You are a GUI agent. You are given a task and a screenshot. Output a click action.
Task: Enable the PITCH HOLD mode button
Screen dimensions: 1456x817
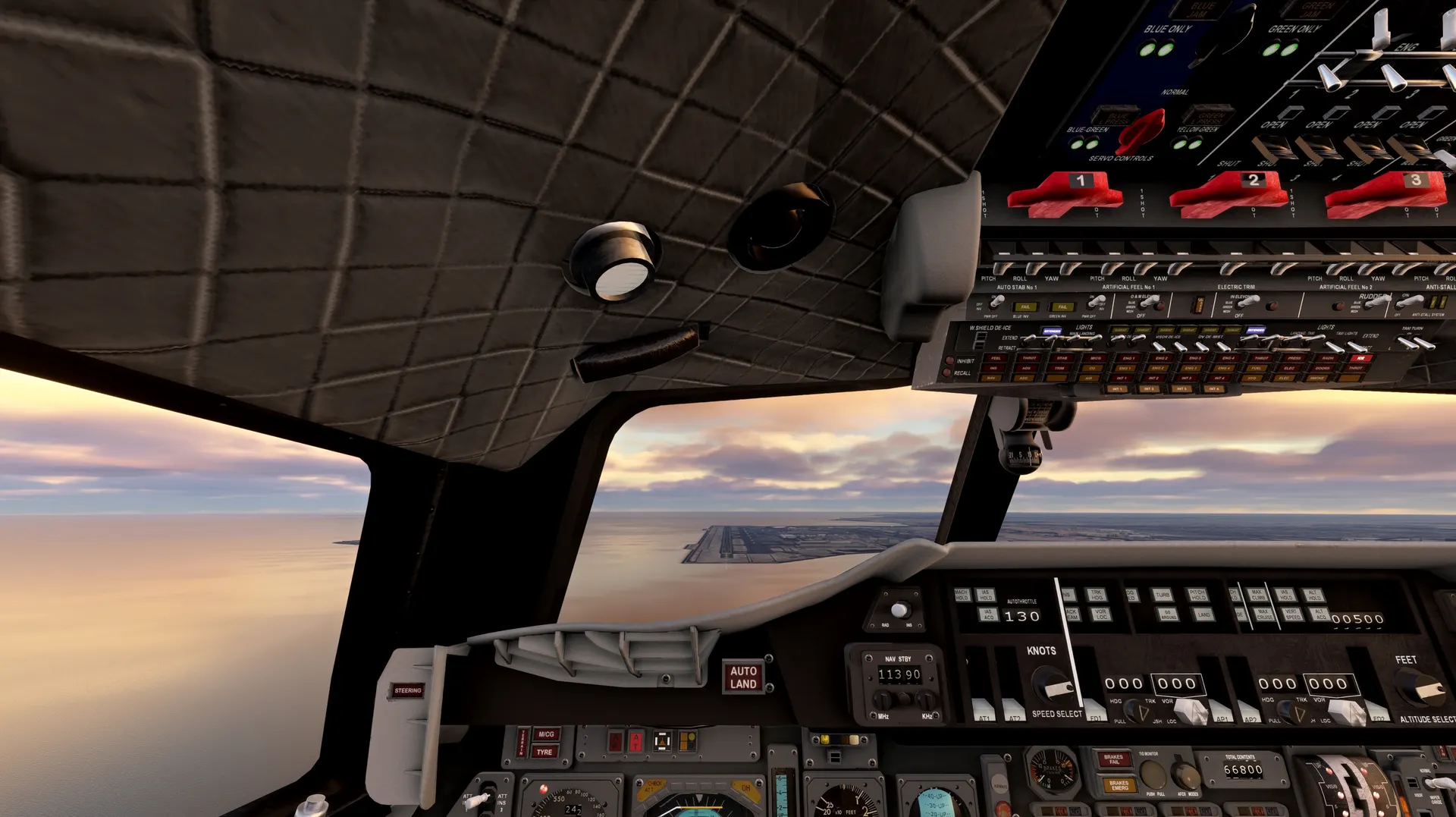1197,595
